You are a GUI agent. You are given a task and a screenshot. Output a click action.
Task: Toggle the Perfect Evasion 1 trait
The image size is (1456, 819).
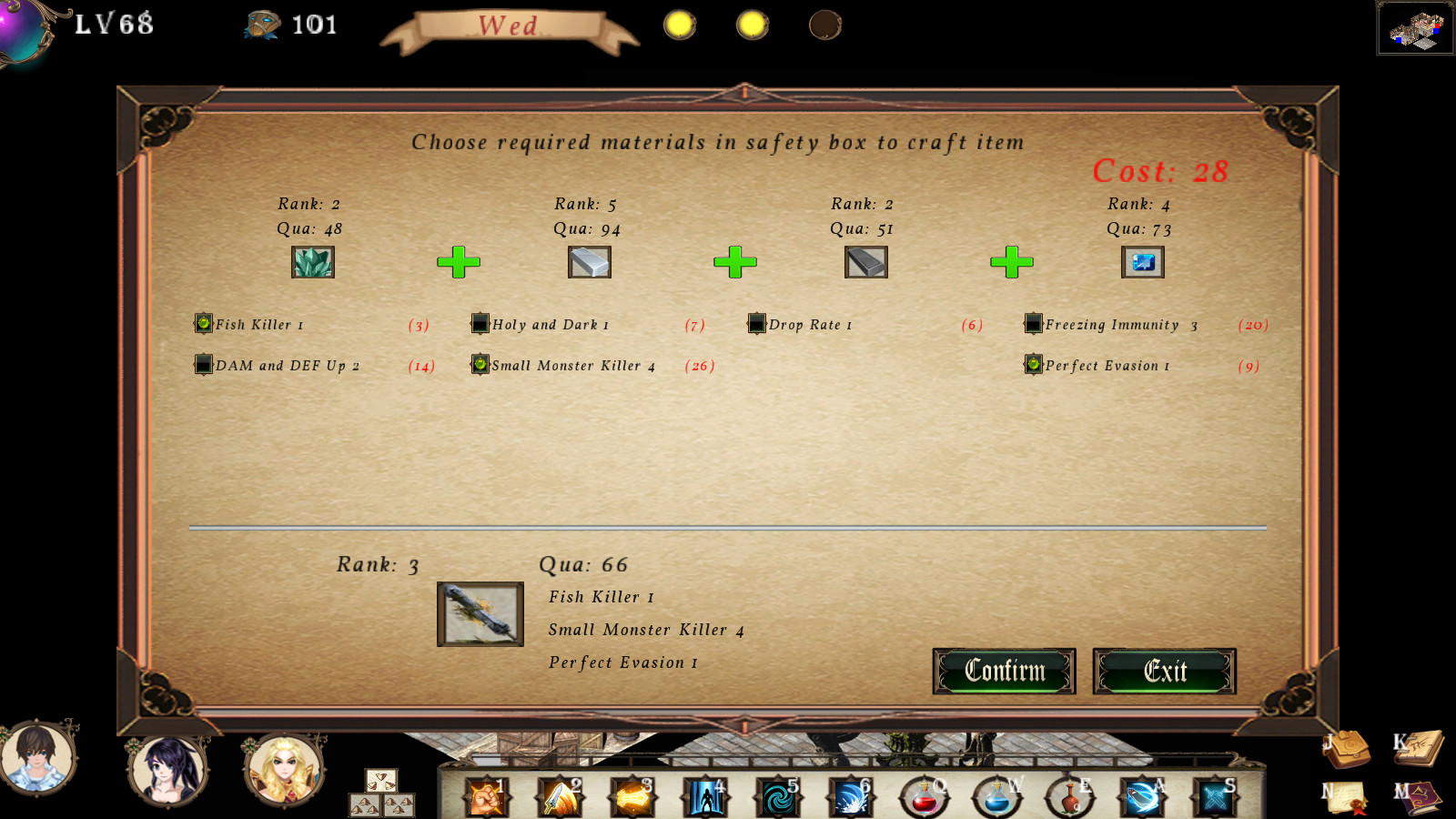1034,364
